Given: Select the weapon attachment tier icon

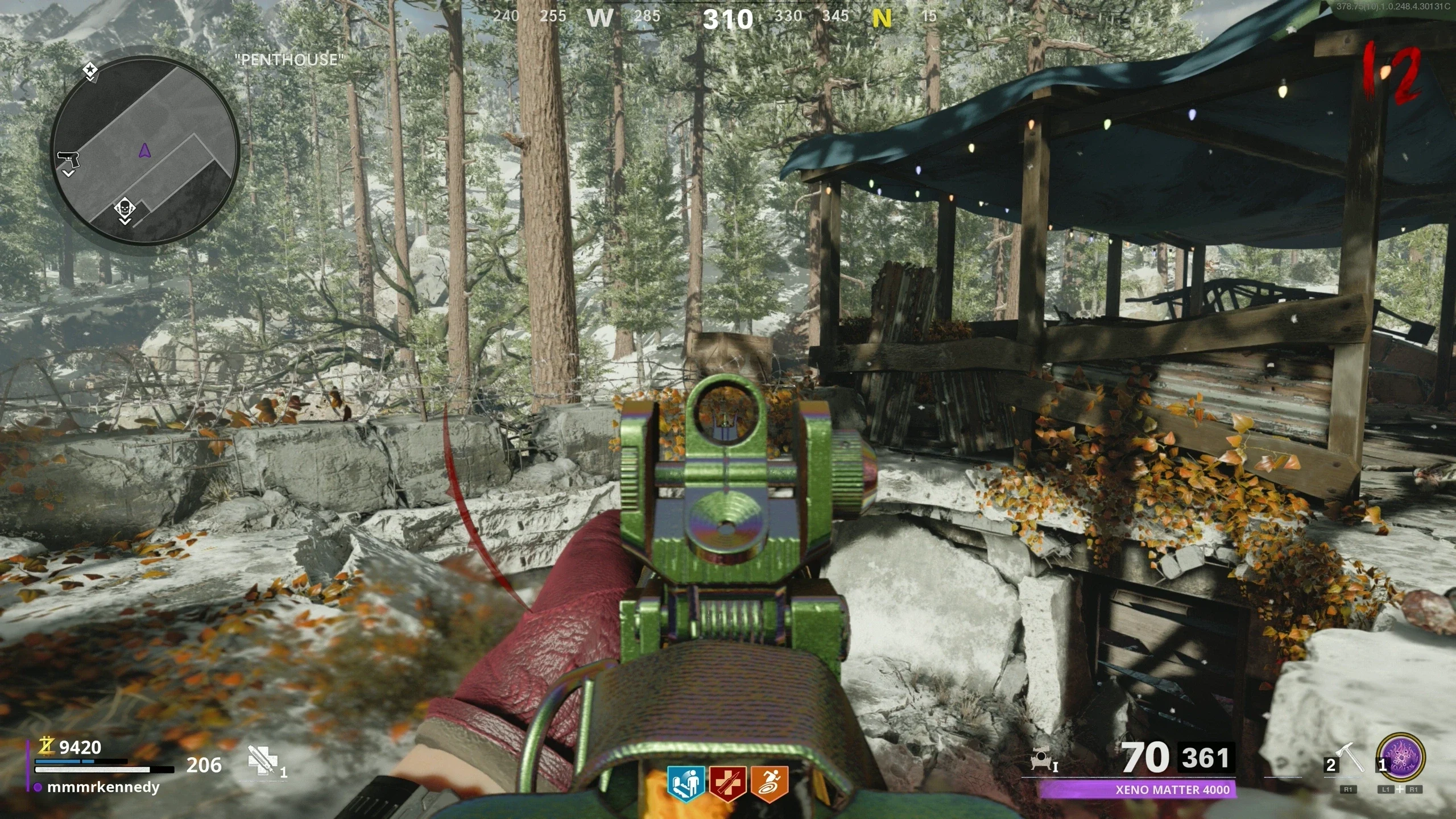Looking at the screenshot, I should click(x=1043, y=759).
